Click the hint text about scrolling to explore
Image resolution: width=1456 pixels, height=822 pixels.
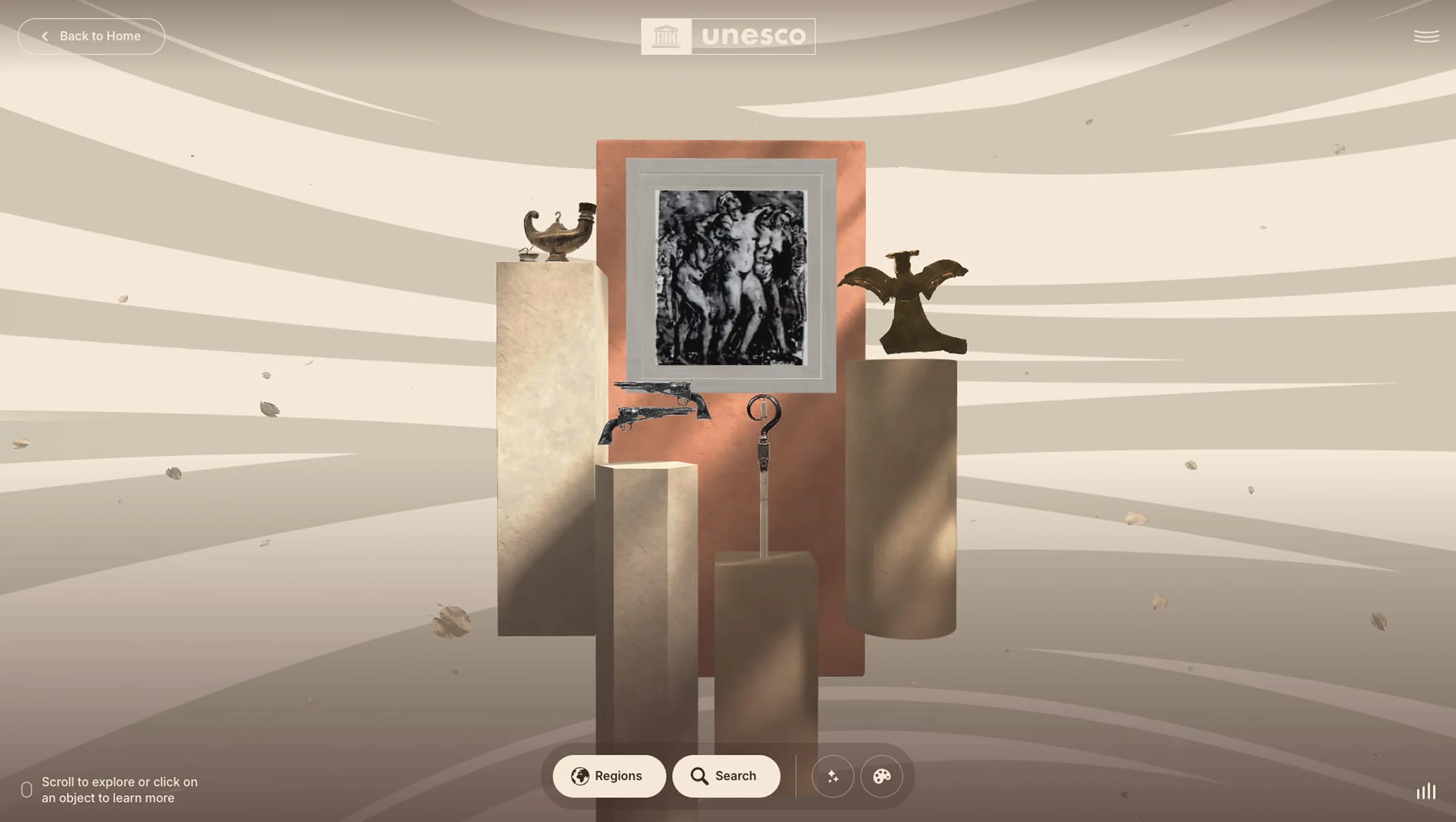[119, 790]
